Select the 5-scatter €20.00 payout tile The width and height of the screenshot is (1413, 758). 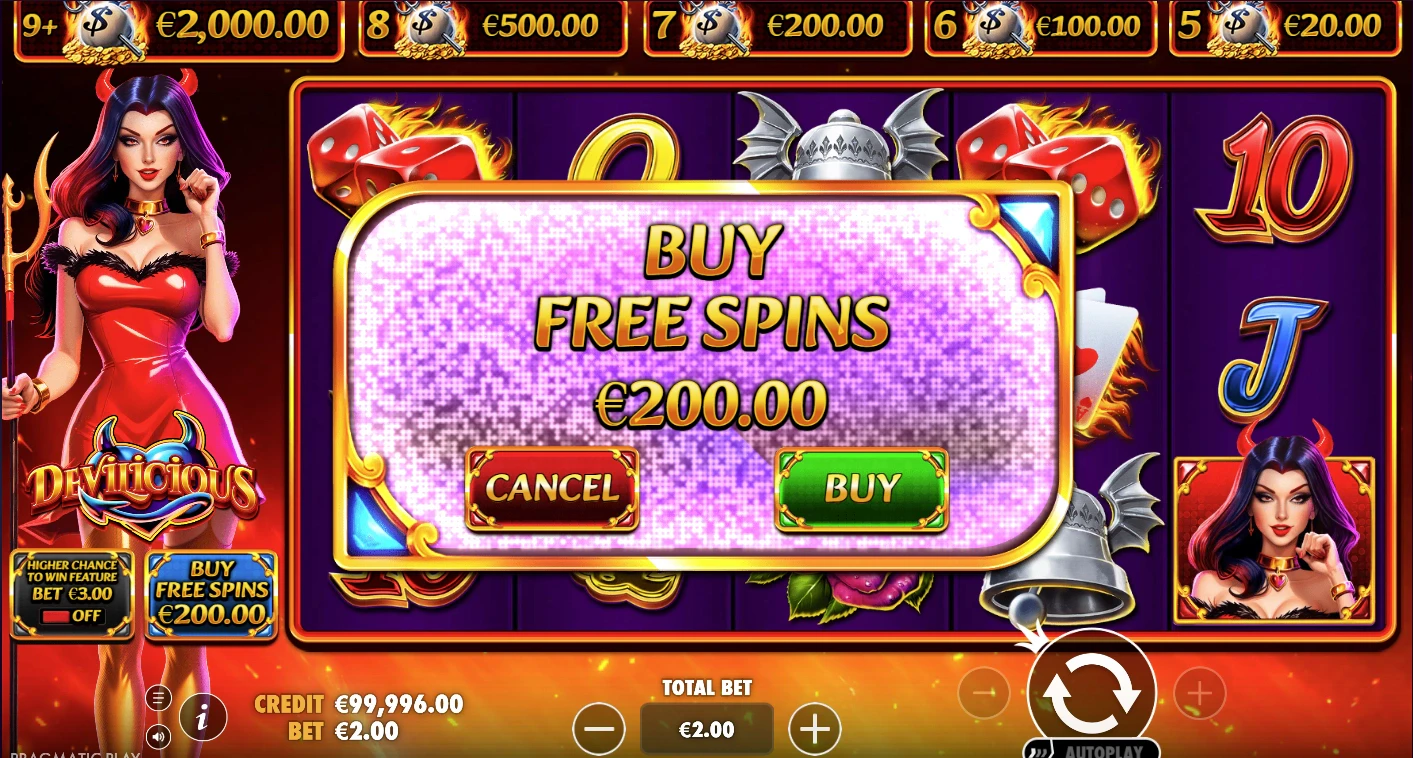(1286, 25)
